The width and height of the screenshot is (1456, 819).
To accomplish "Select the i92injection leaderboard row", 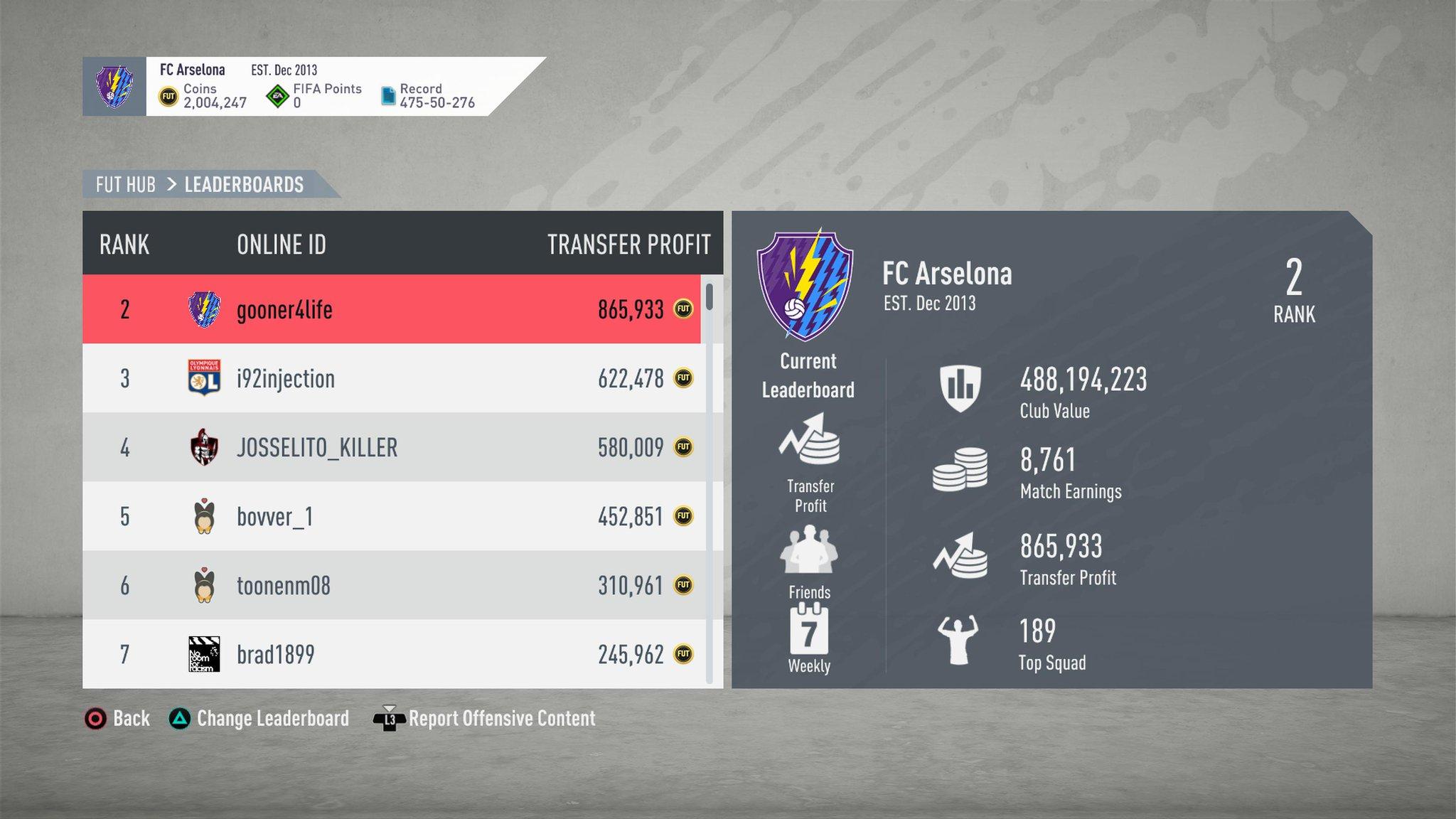I will 391,378.
